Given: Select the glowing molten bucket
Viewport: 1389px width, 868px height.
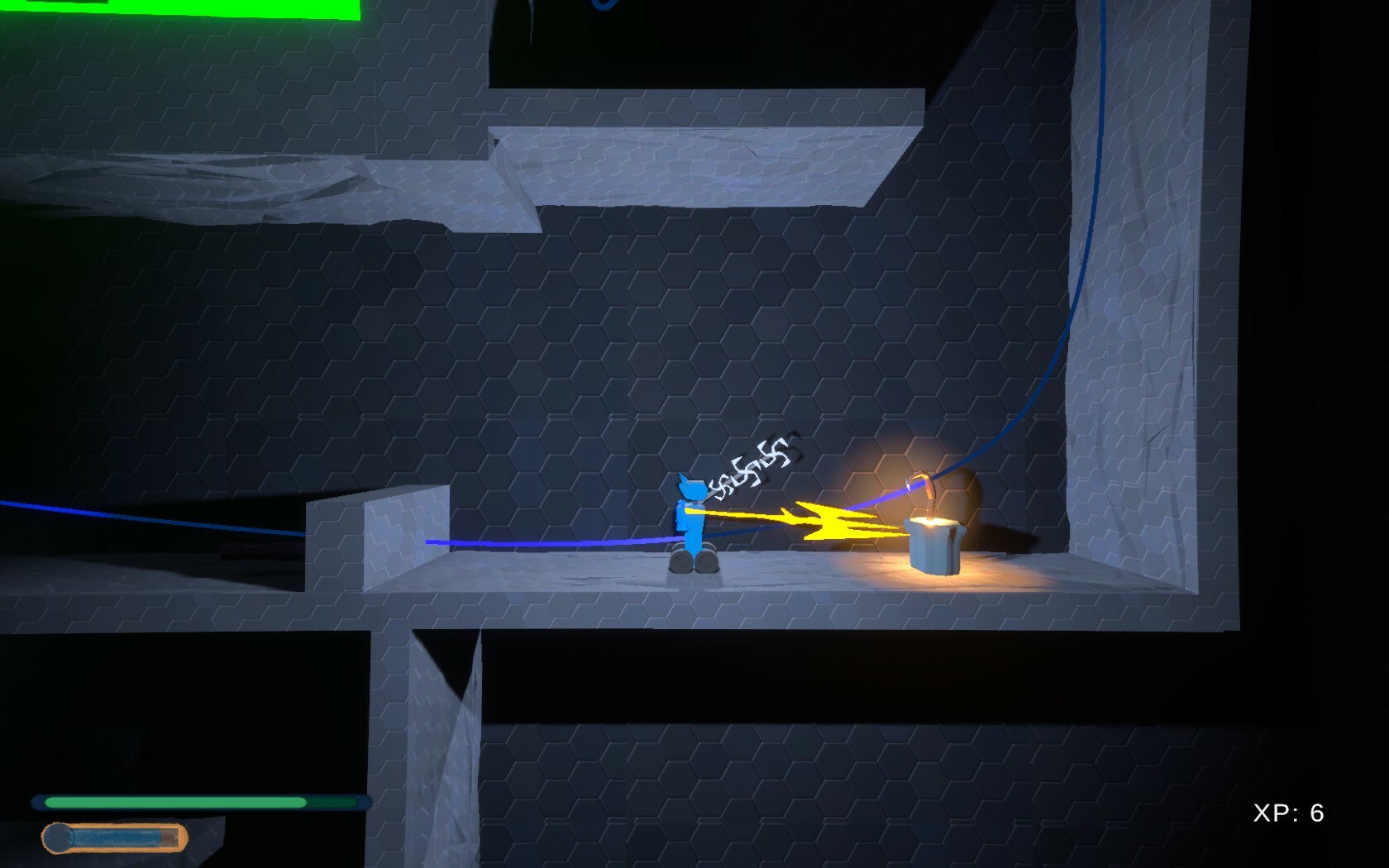Looking at the screenshot, I should tap(934, 546).
